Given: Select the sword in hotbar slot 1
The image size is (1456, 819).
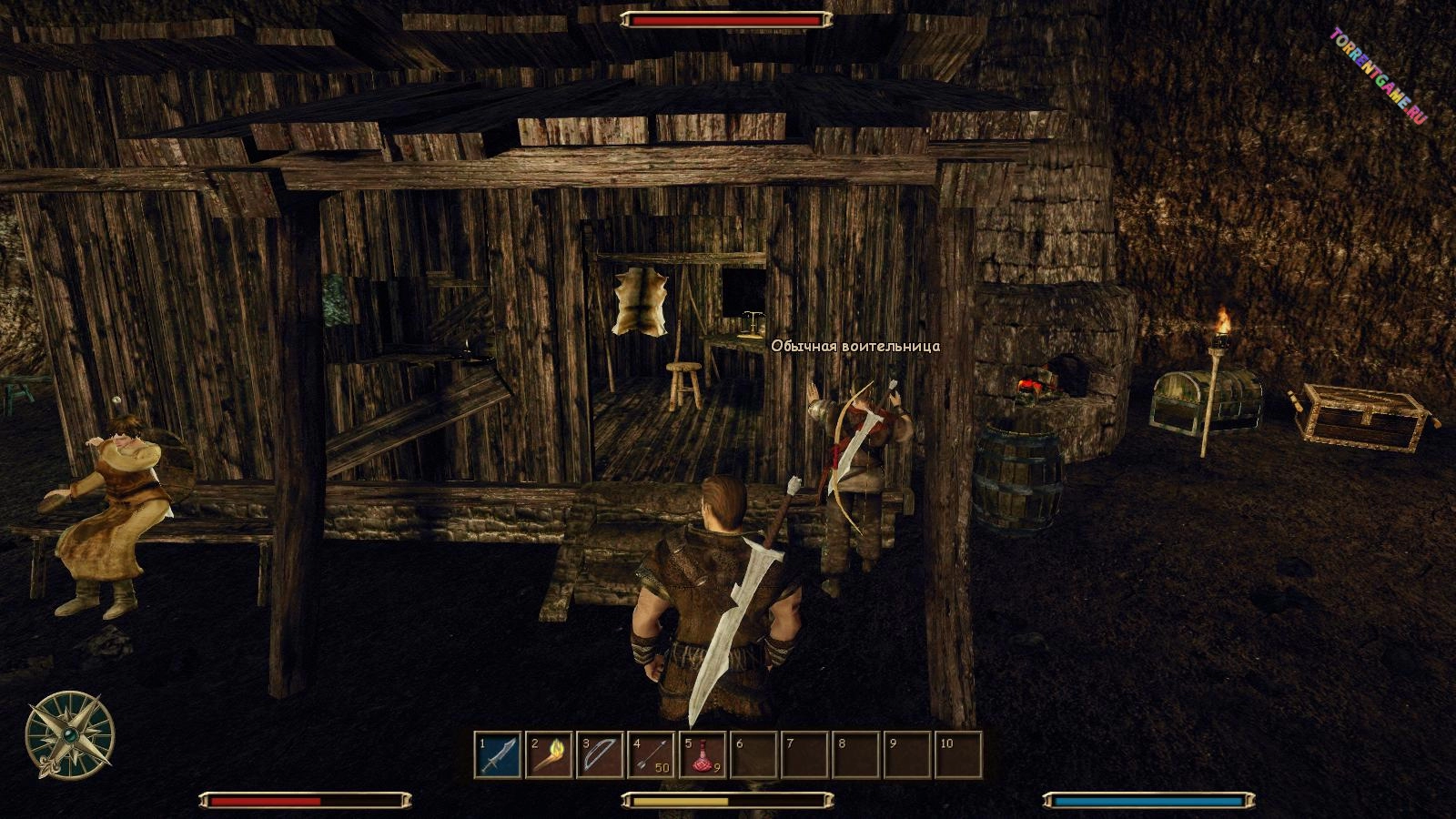Looking at the screenshot, I should pos(499,755).
